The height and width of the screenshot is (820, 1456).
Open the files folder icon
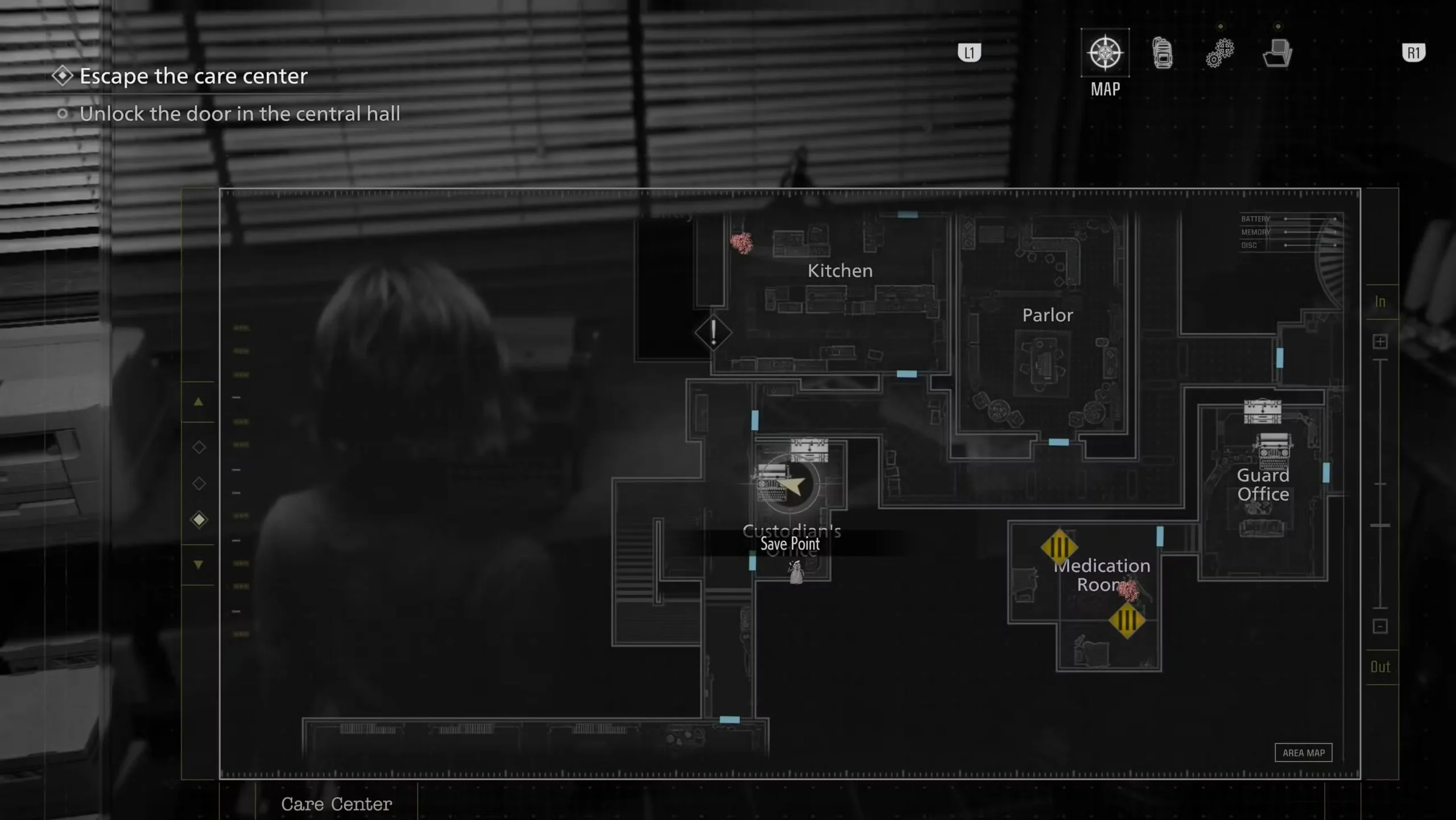point(1277,54)
